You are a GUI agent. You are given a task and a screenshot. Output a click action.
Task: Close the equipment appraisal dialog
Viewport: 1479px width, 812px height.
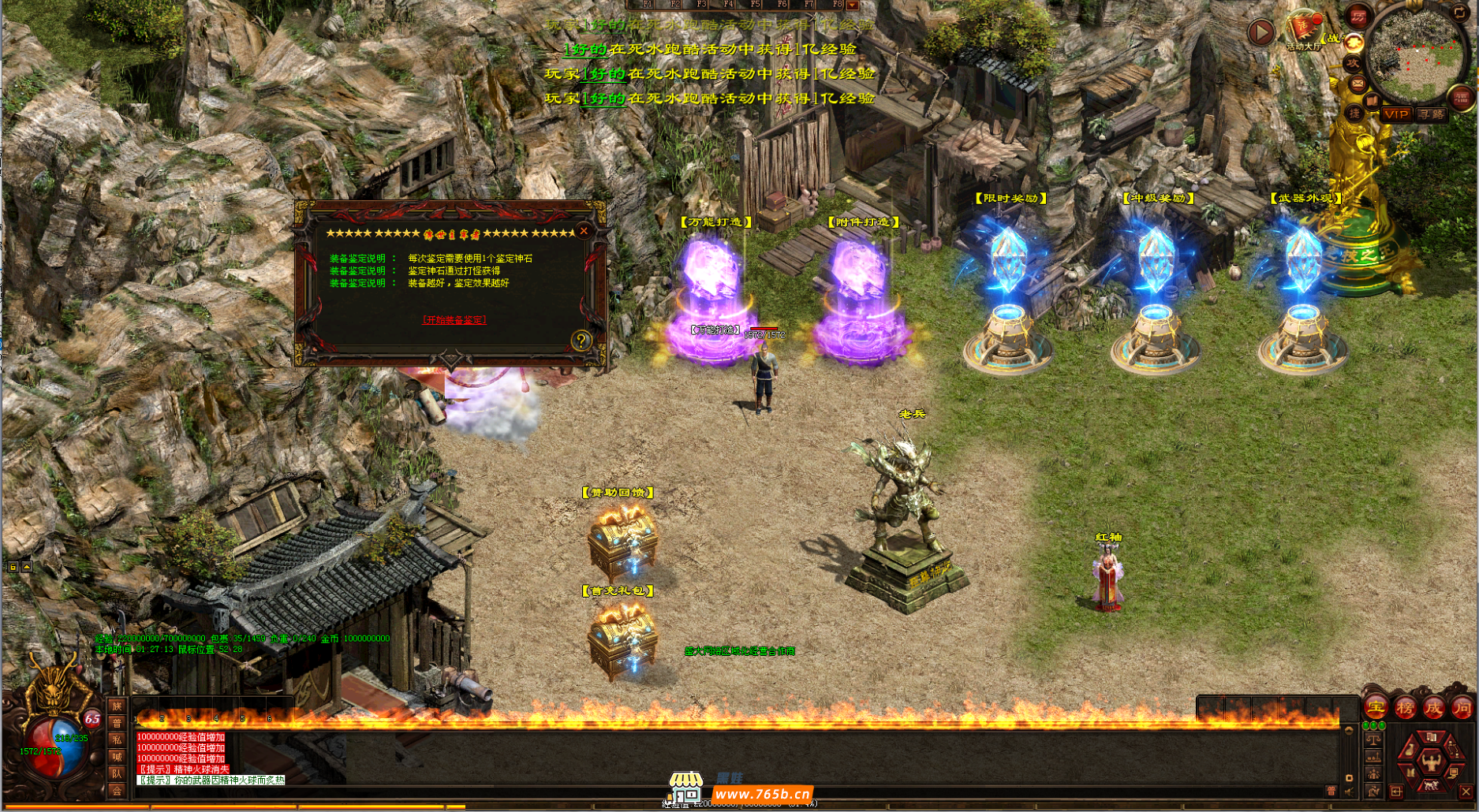(x=584, y=231)
